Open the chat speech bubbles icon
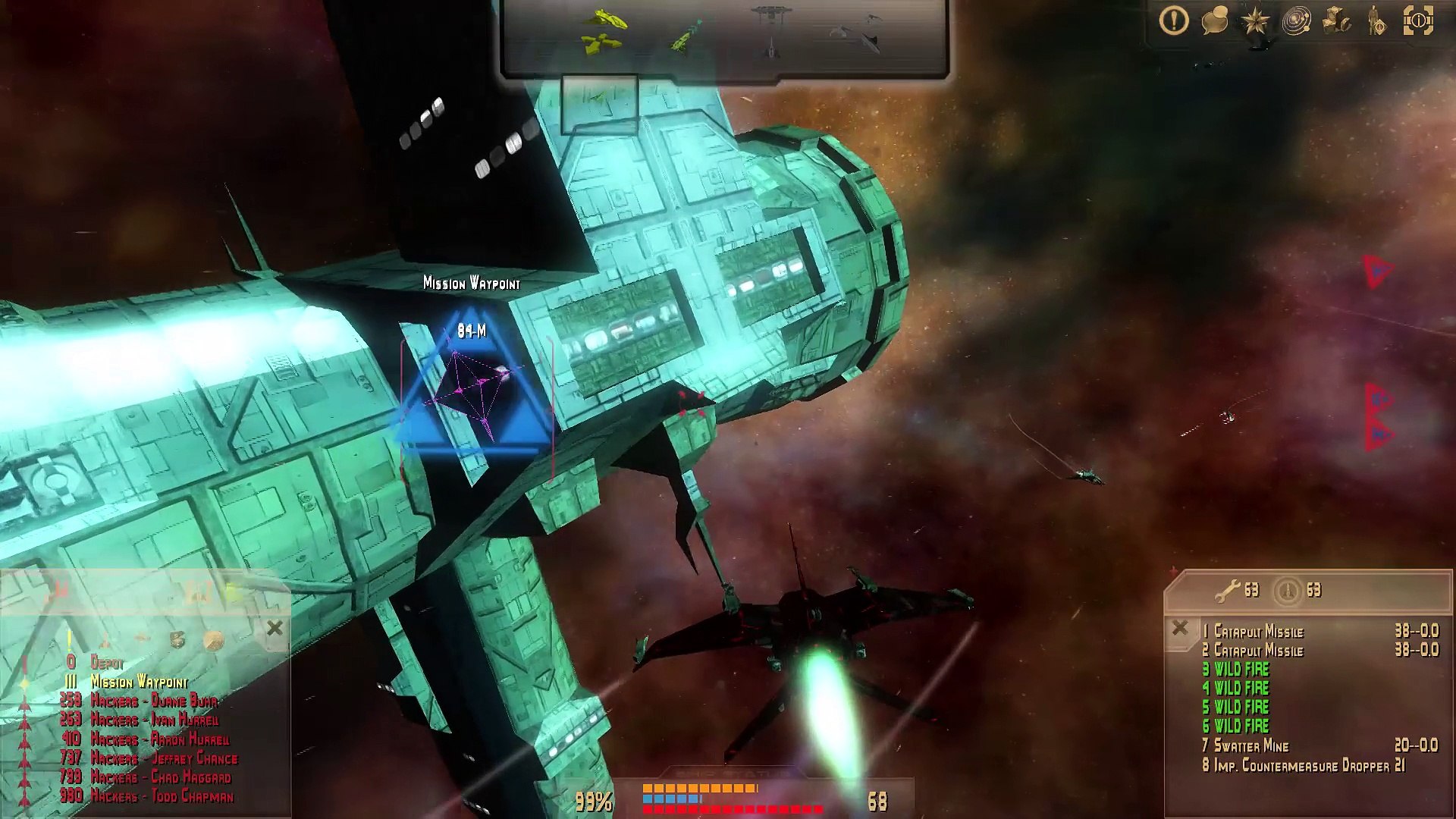The image size is (1456, 819). (1215, 21)
